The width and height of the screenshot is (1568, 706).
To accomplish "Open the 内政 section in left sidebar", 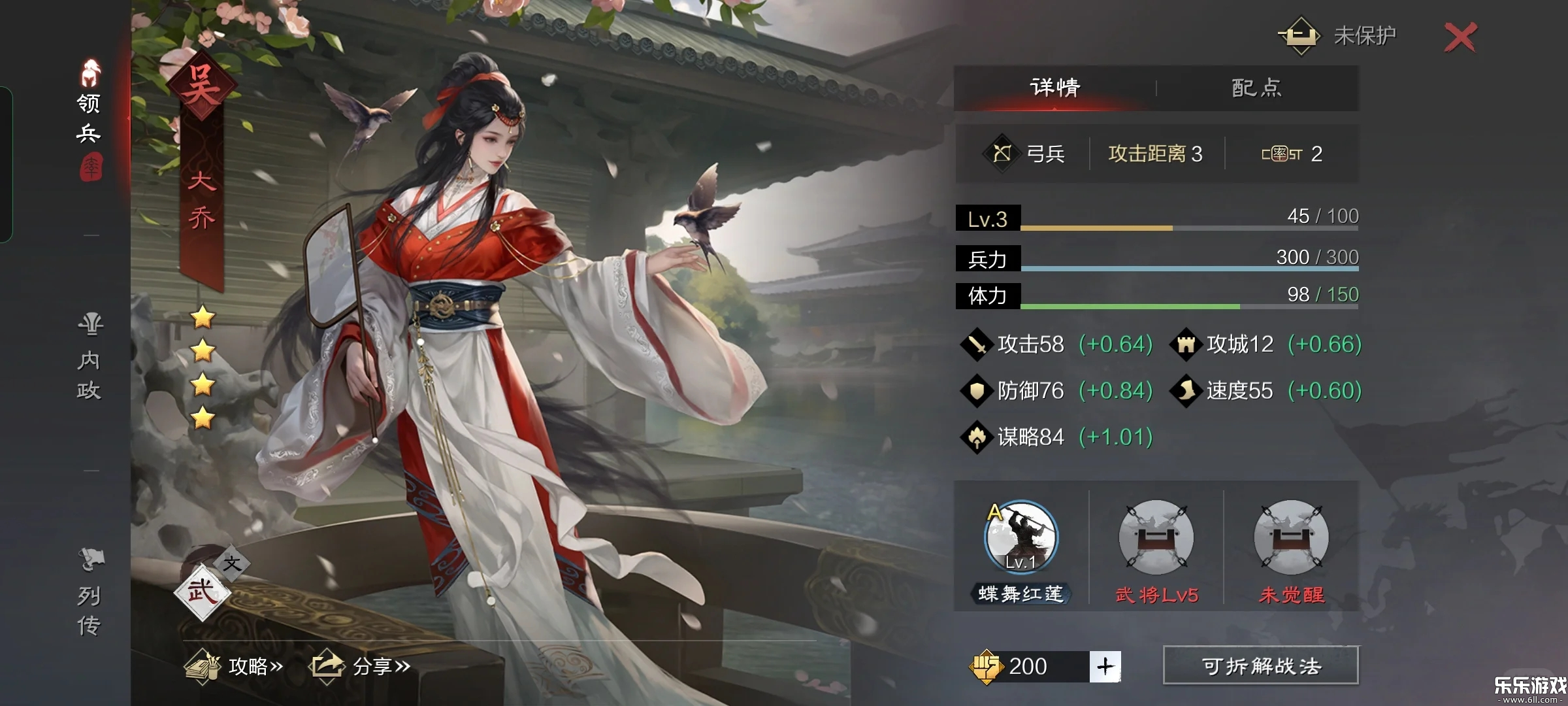I will [x=90, y=356].
